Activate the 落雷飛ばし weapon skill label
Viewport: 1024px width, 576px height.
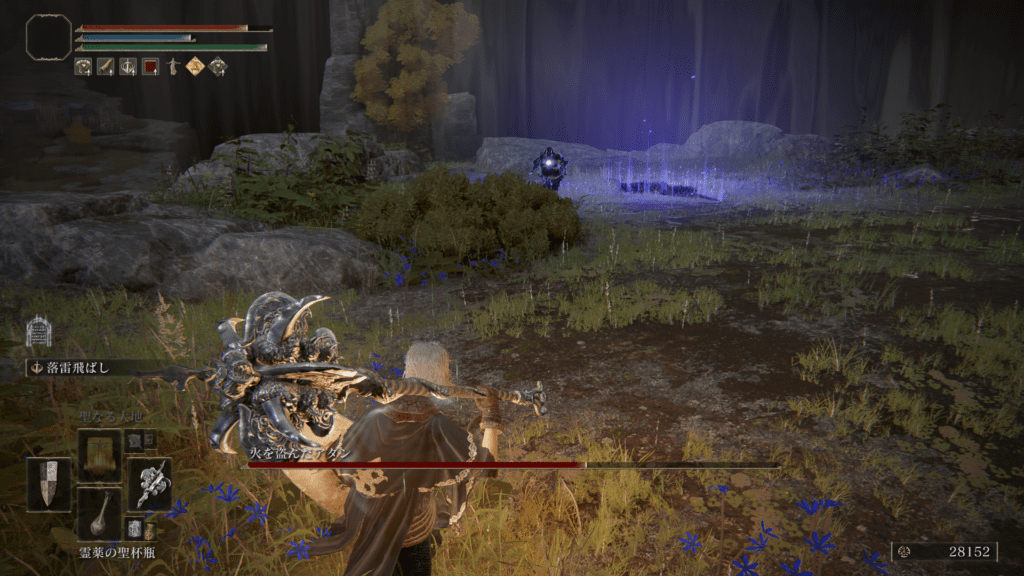click(76, 368)
